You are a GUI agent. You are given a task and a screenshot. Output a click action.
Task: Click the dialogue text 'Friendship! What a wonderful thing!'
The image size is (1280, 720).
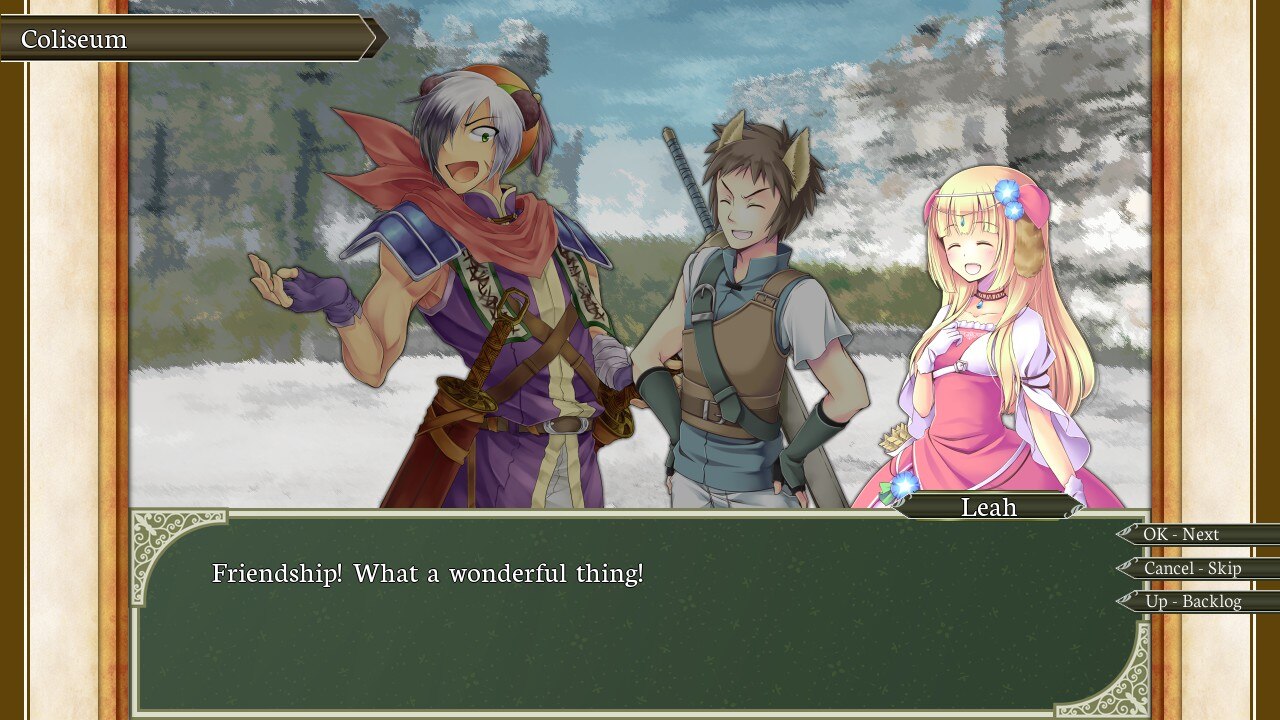coord(428,573)
